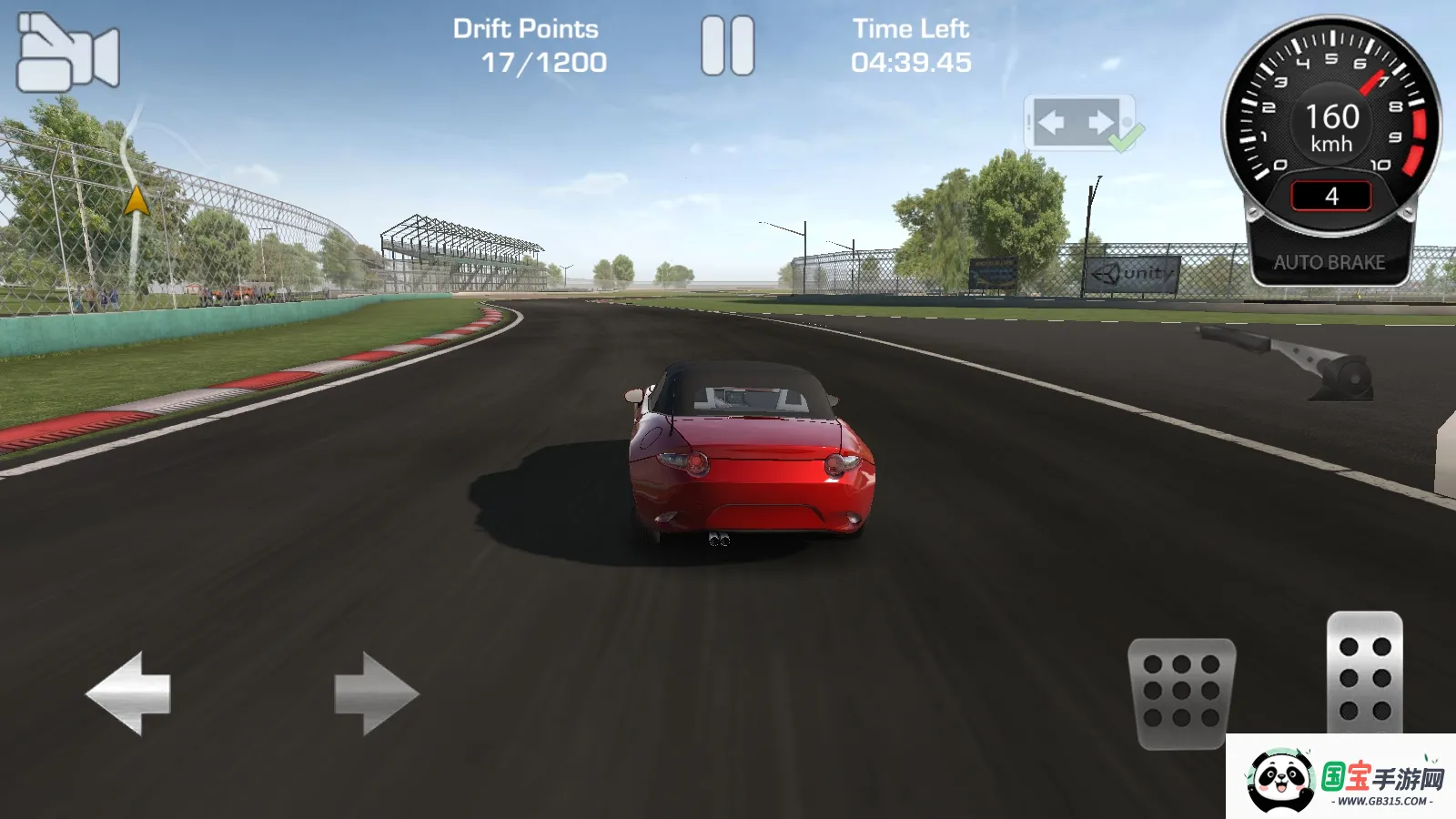This screenshot has height=819, width=1456.
Task: Open the speedometer 160 kmh readout
Action: tap(1330, 125)
